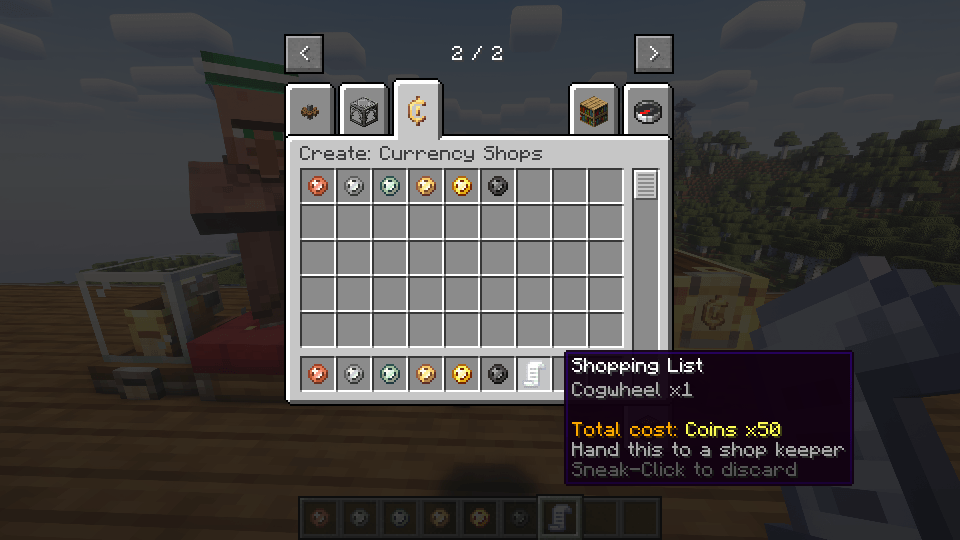Click the Shopping List paper in the menu's hotbar row
Image resolution: width=960 pixels, height=540 pixels.
[x=534, y=374]
